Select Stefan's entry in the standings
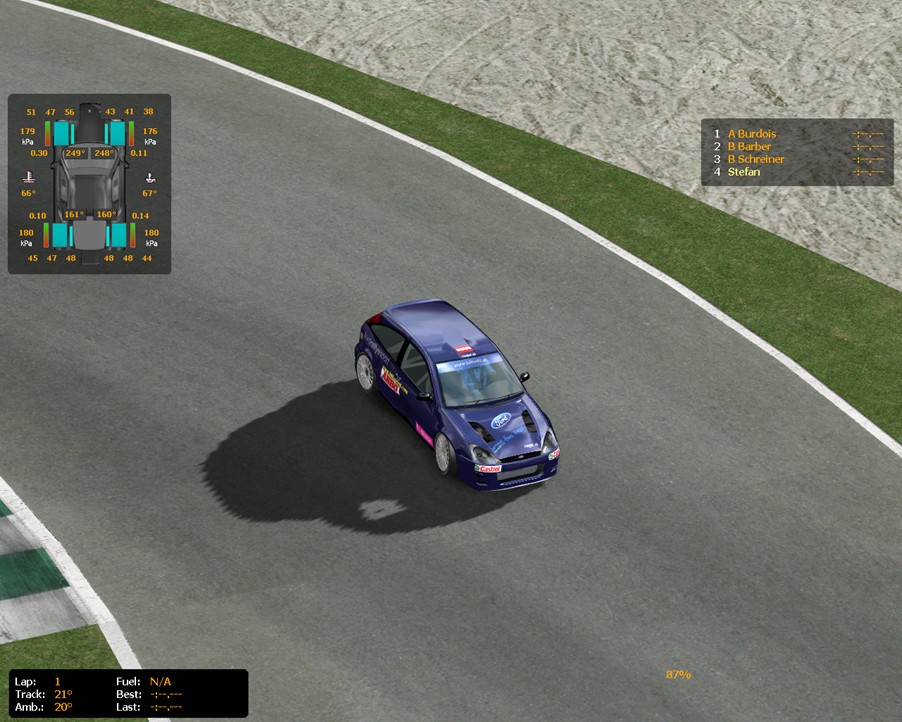This screenshot has width=902, height=722. click(x=744, y=172)
